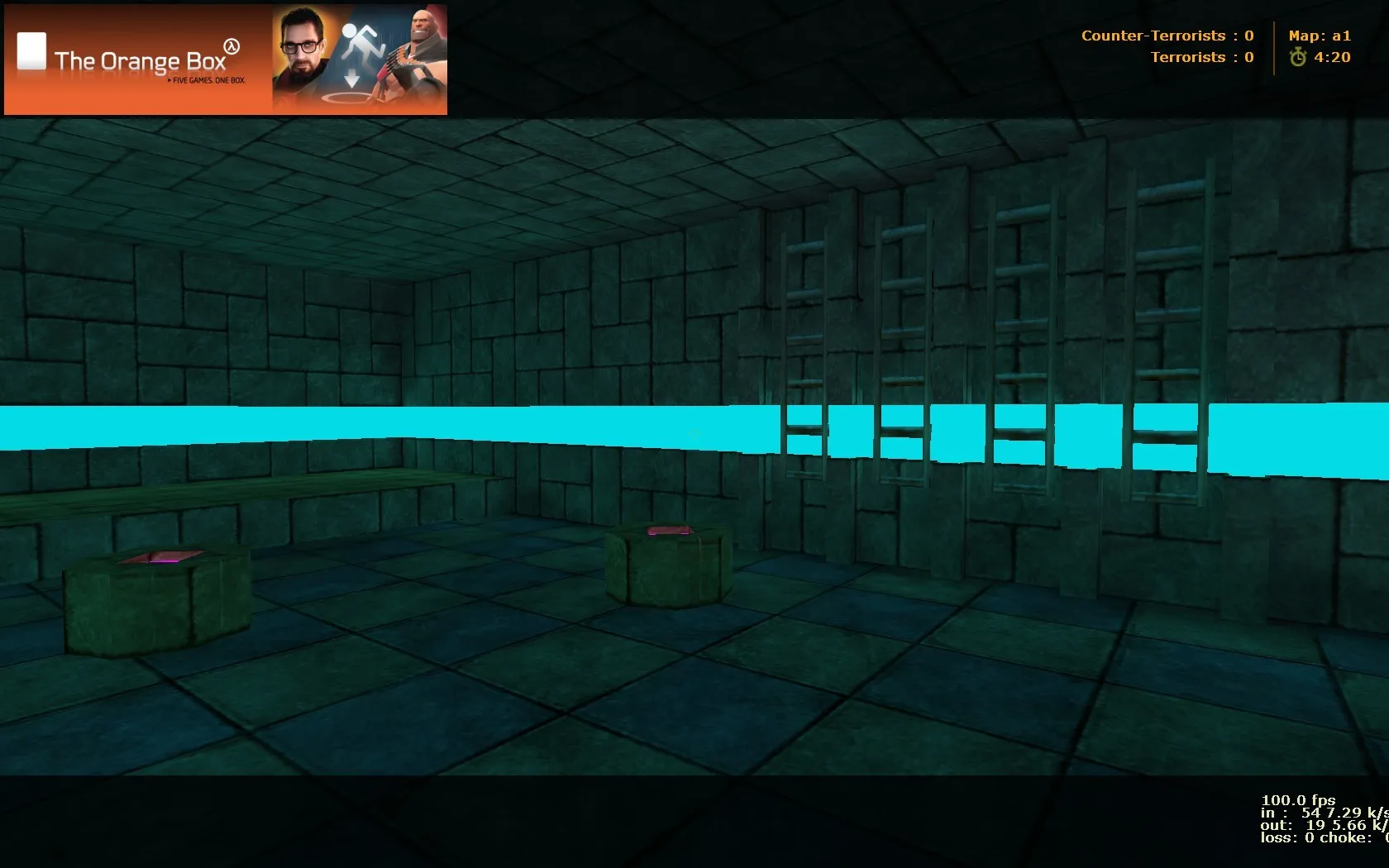Expand the Map: a1 label
Viewport: 1389px width, 868px height.
pos(1320,36)
